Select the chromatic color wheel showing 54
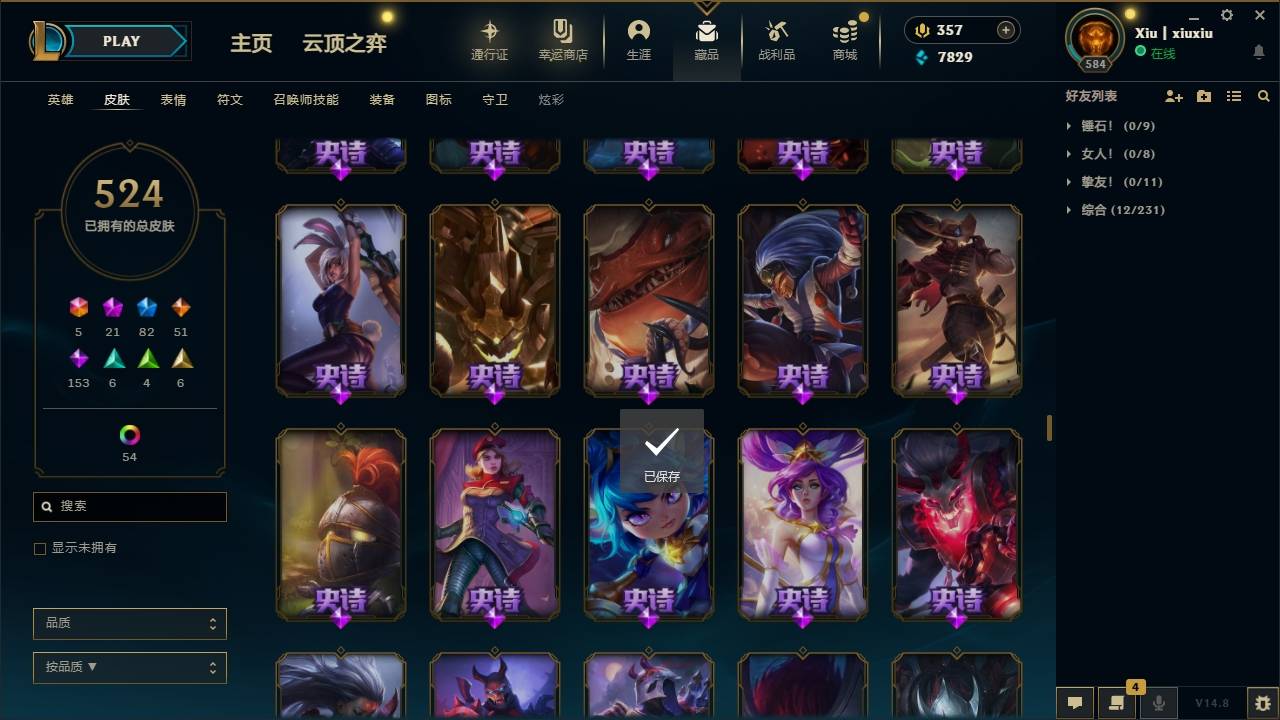Screen dimensions: 1280x720 click(x=129, y=435)
